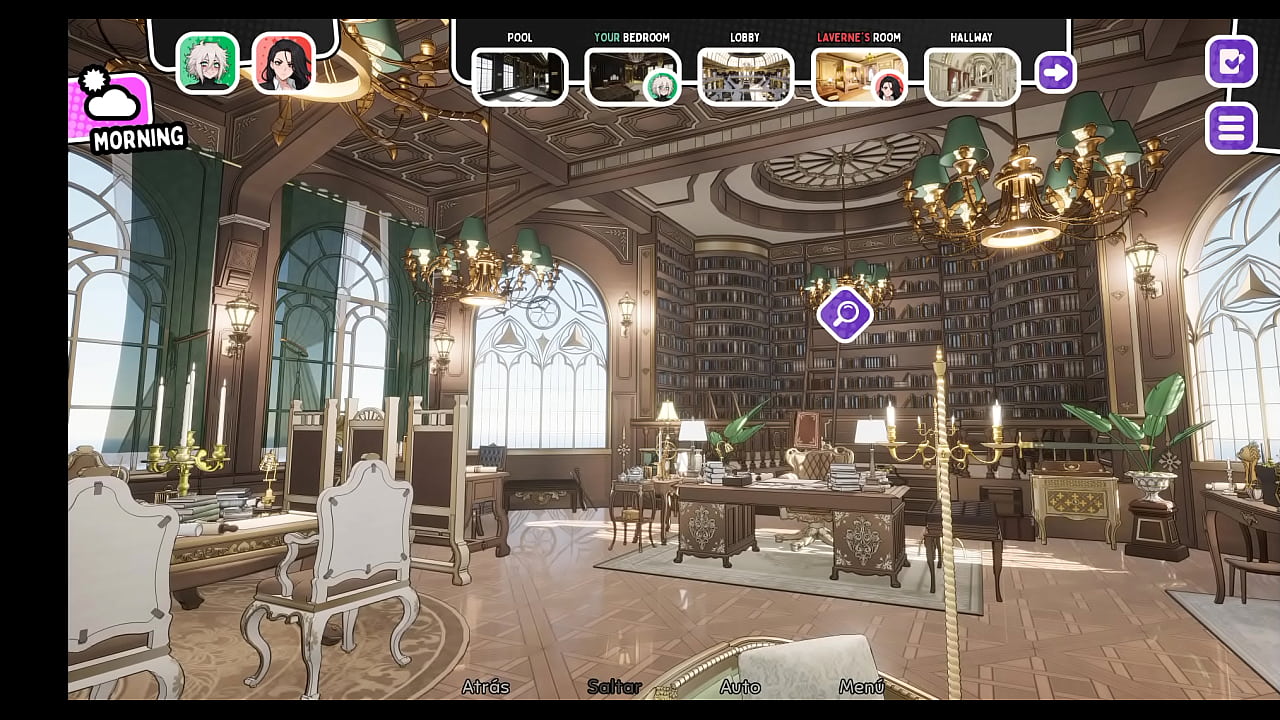The width and height of the screenshot is (1280, 720).
Task: Toggle Auto advance mode
Action: 740,687
